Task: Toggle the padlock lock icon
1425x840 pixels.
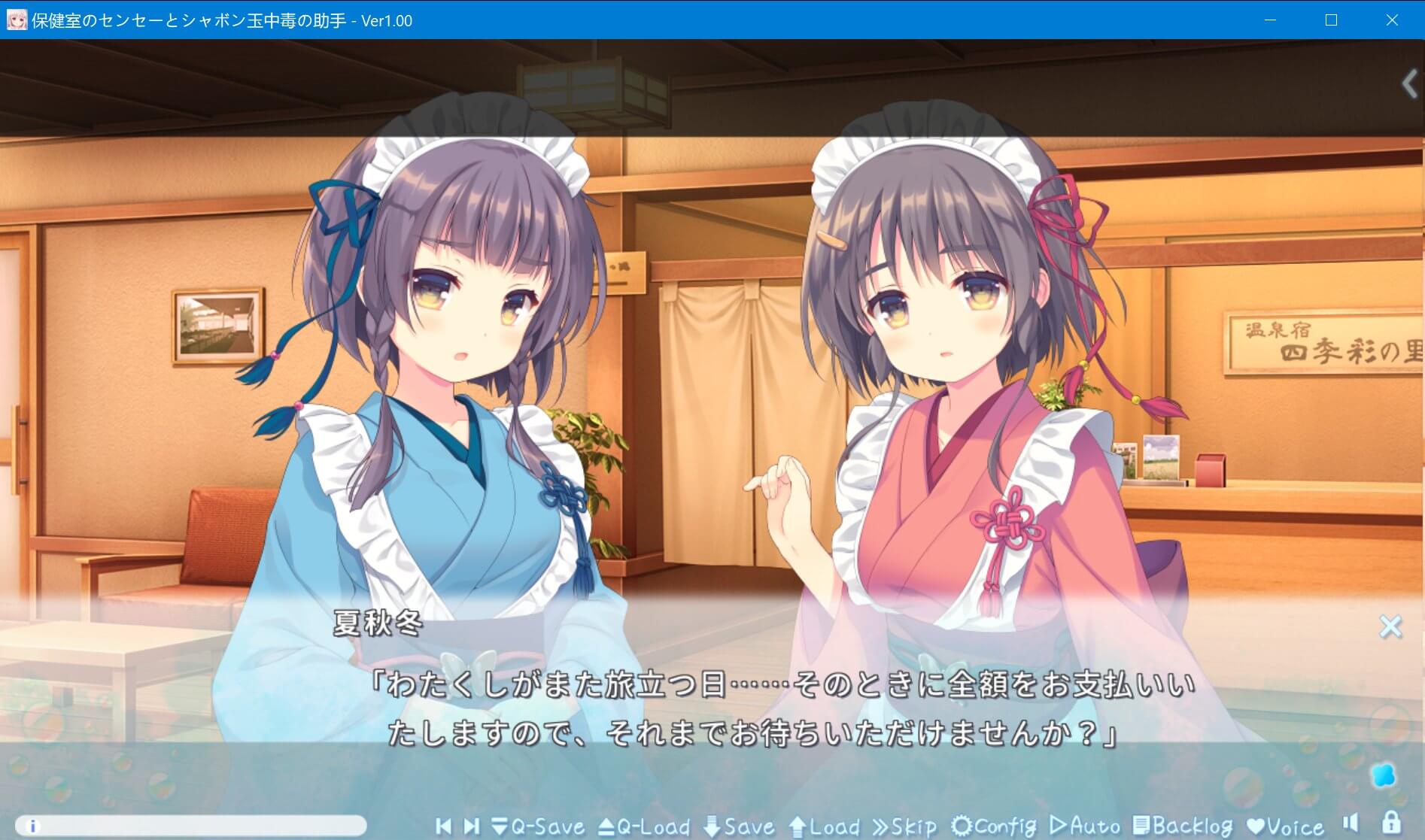Action: (x=1390, y=822)
